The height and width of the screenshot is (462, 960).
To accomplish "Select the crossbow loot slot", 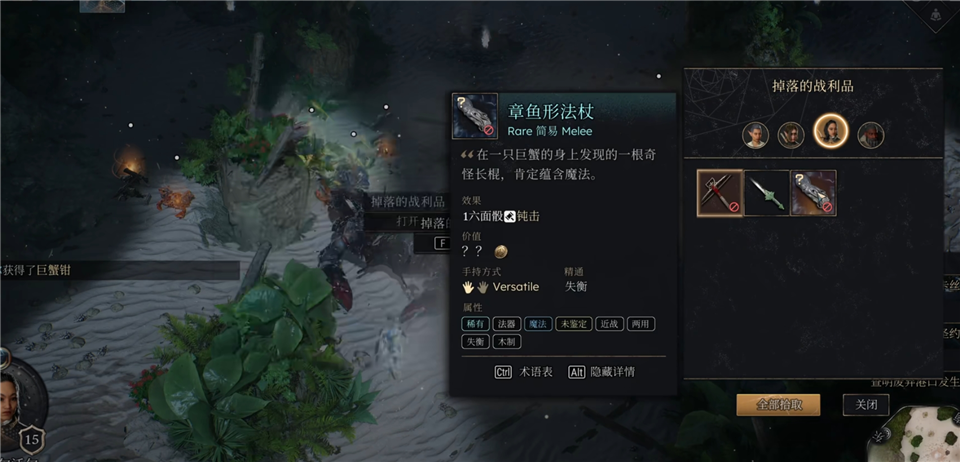I will pos(720,193).
